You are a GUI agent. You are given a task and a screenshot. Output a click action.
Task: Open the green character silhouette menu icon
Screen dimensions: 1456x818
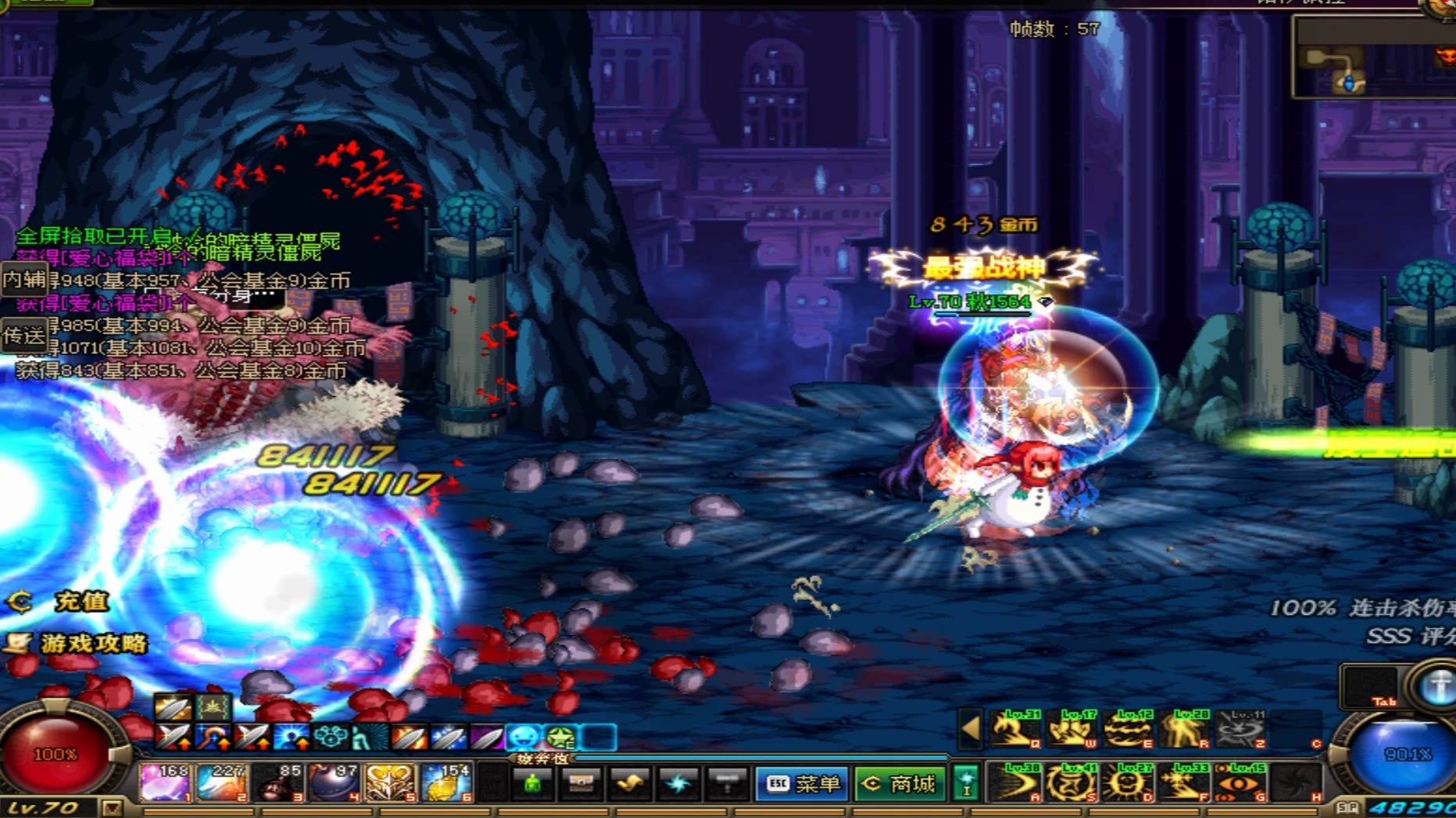pos(531,784)
